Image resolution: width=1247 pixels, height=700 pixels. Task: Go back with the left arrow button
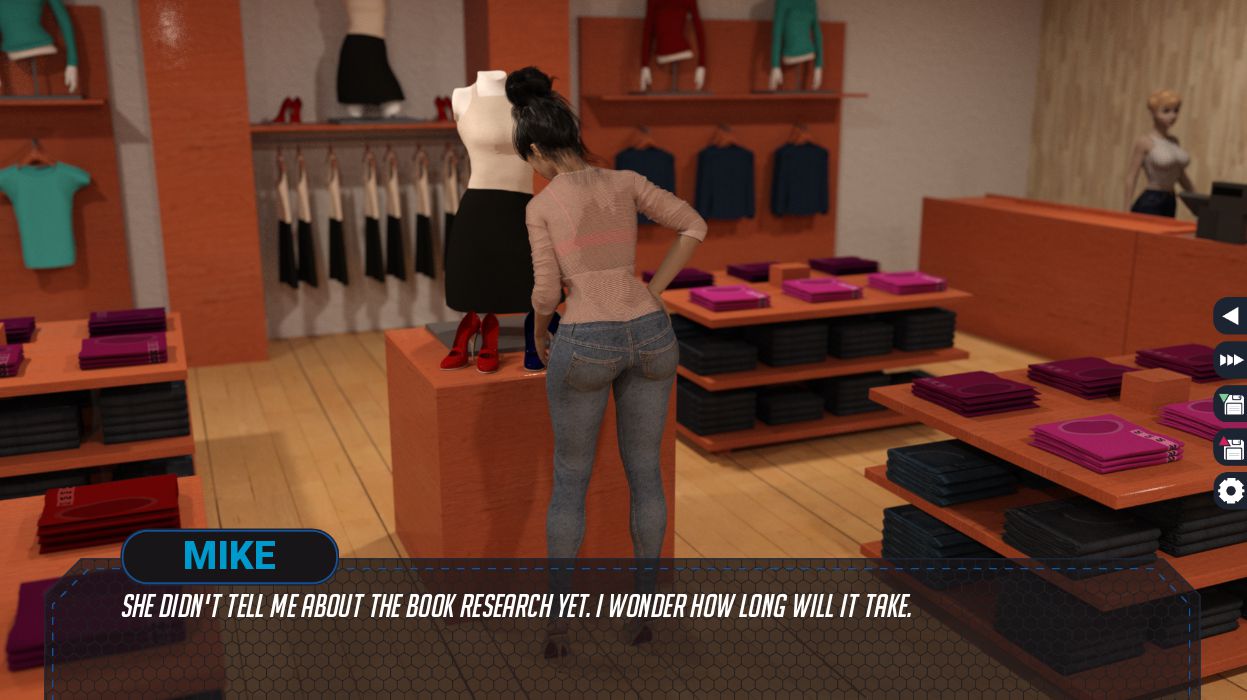[x=1231, y=316]
